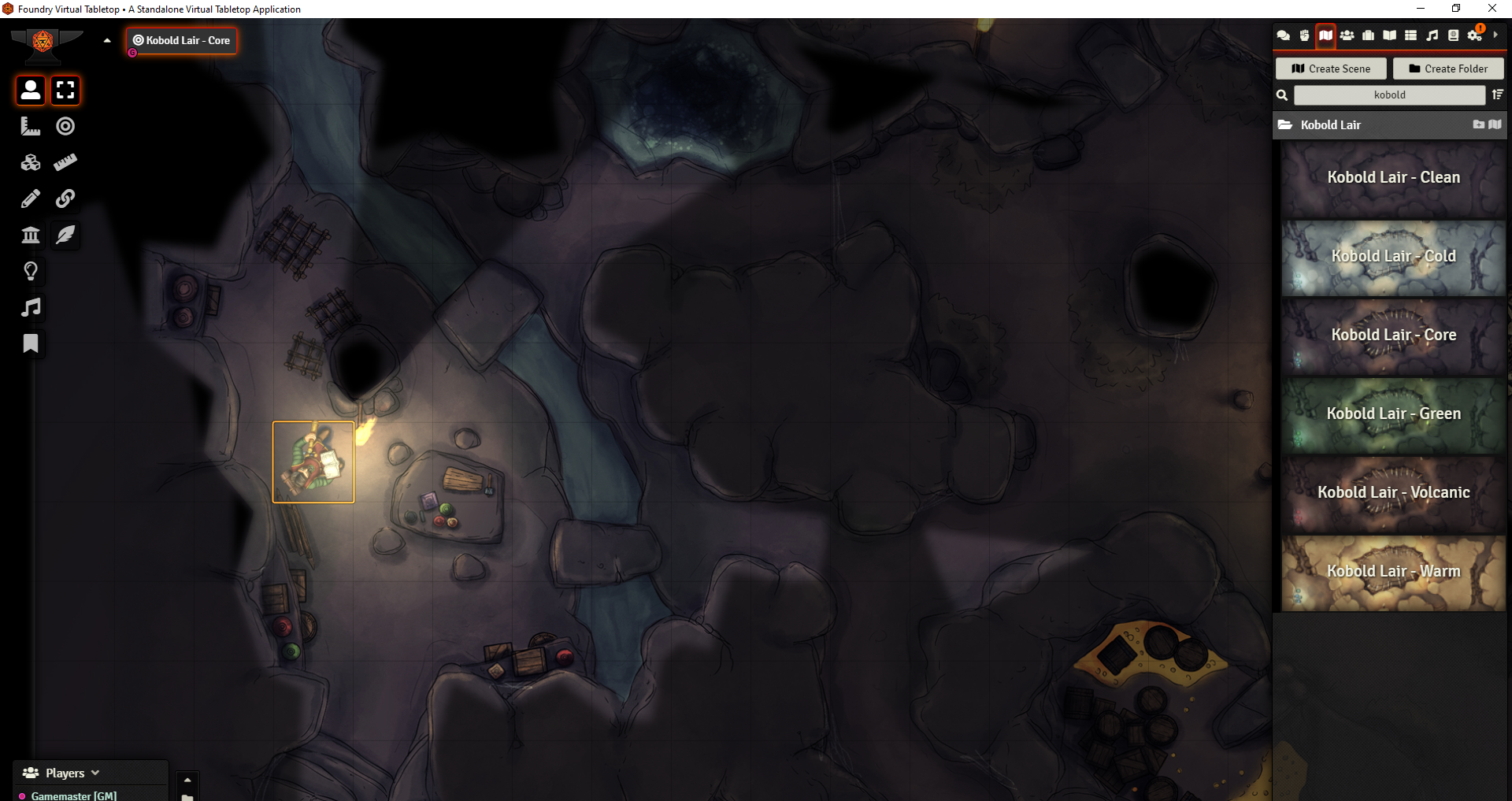Click the Gamemaster player color dot
Screen dimensions: 1512x801
coord(23,795)
